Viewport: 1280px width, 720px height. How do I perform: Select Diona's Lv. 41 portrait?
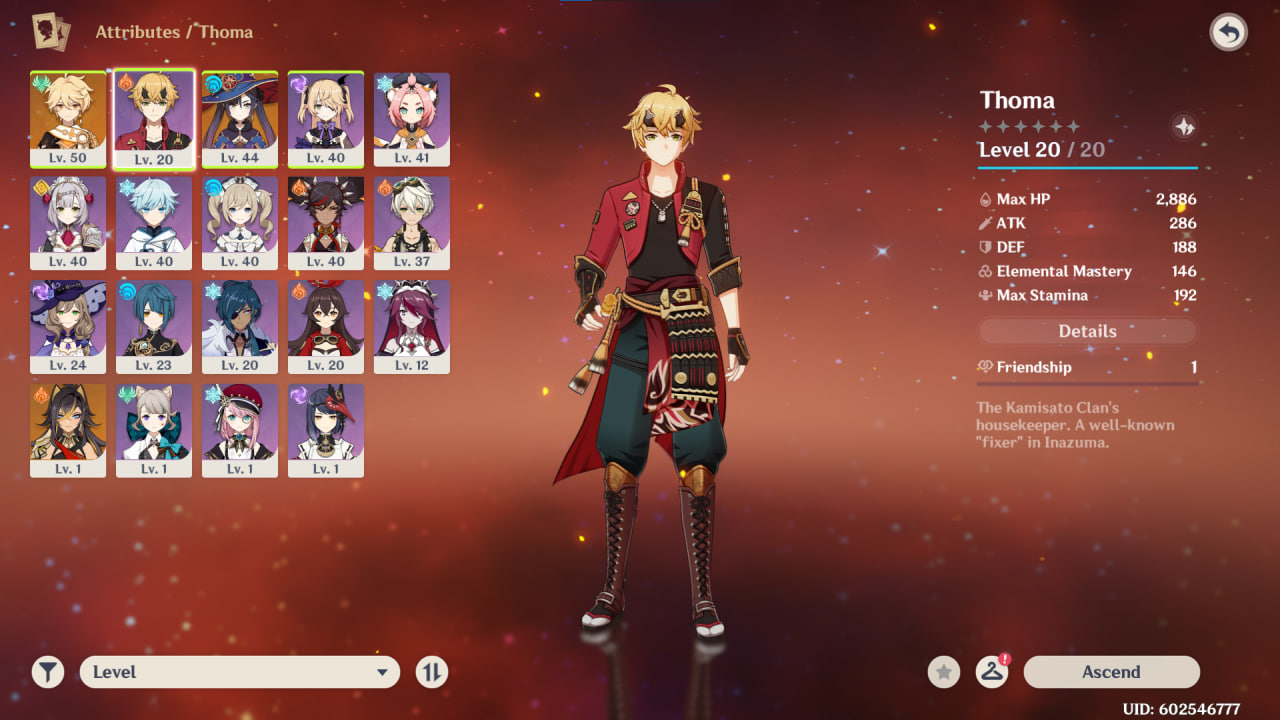coord(412,118)
